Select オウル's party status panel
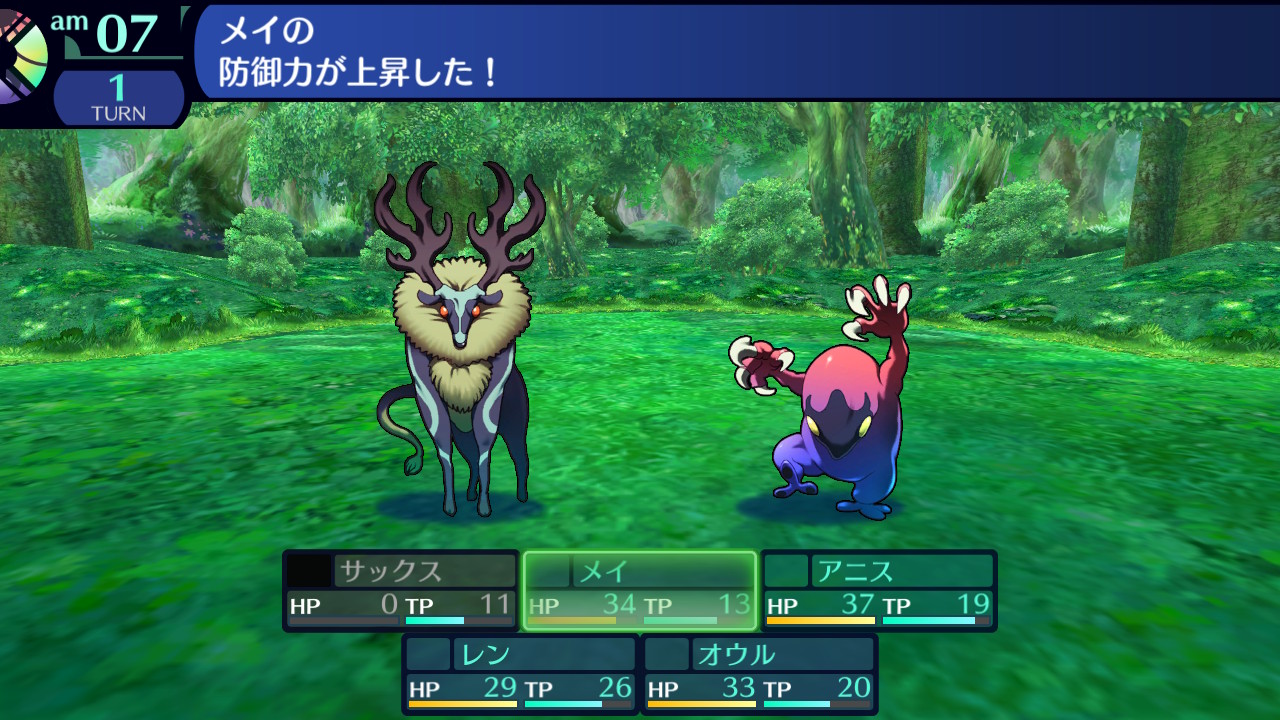Screen dimensions: 1280x720 [759, 673]
